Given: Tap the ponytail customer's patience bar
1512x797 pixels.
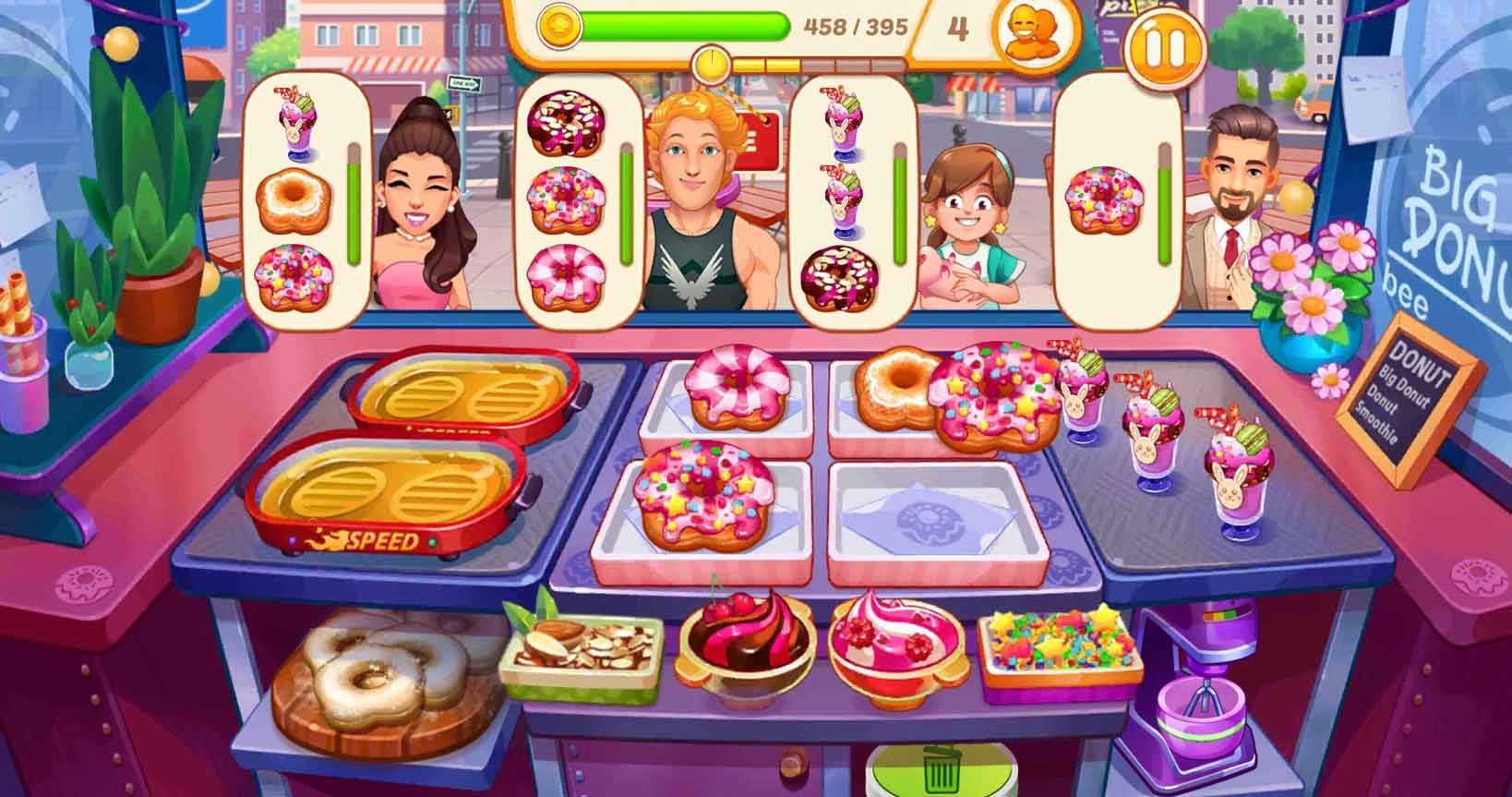Looking at the screenshot, I should click(x=351, y=203).
